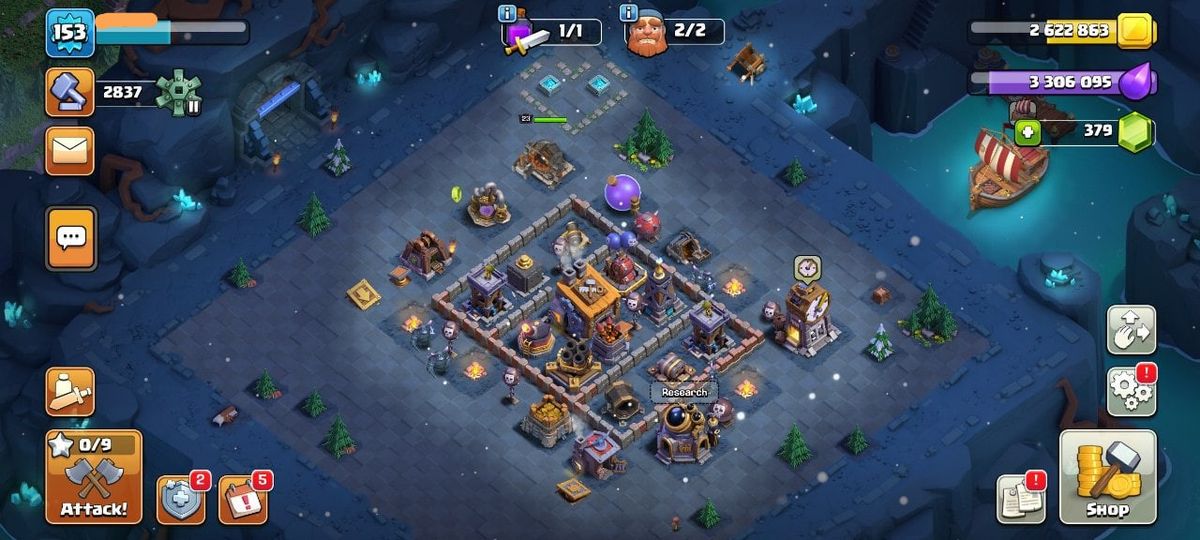This screenshot has height=540, width=1200.
Task: Open the builder hammer menu
Action: (x=70, y=93)
